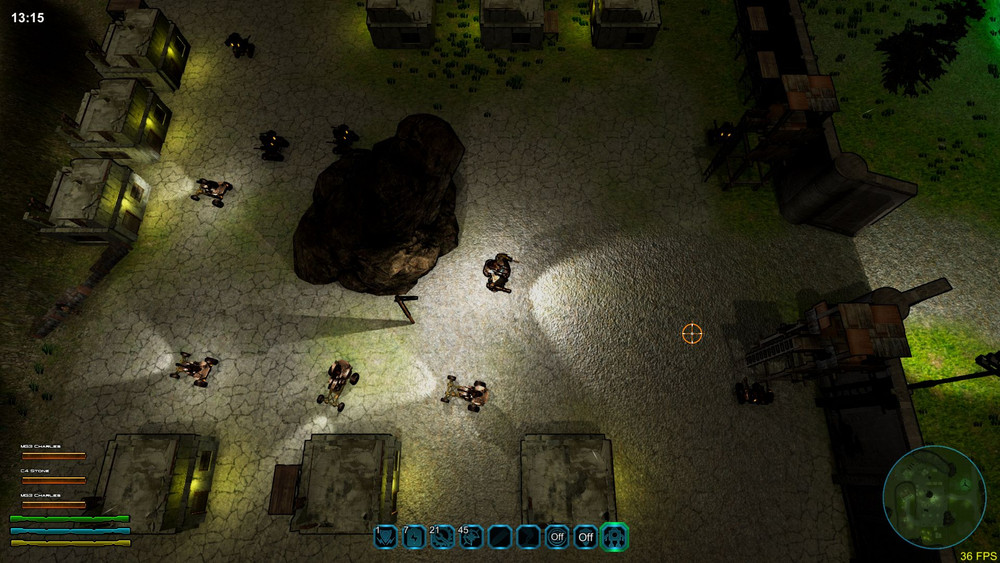The height and width of the screenshot is (563, 1000).
Task: Activate the shield ability numbered 1
Action: click(x=385, y=537)
